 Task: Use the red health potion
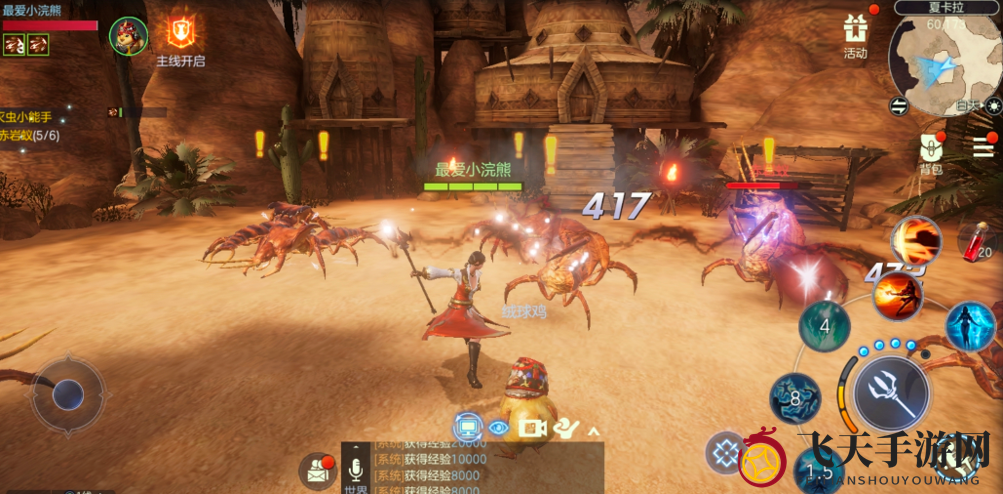(x=976, y=241)
